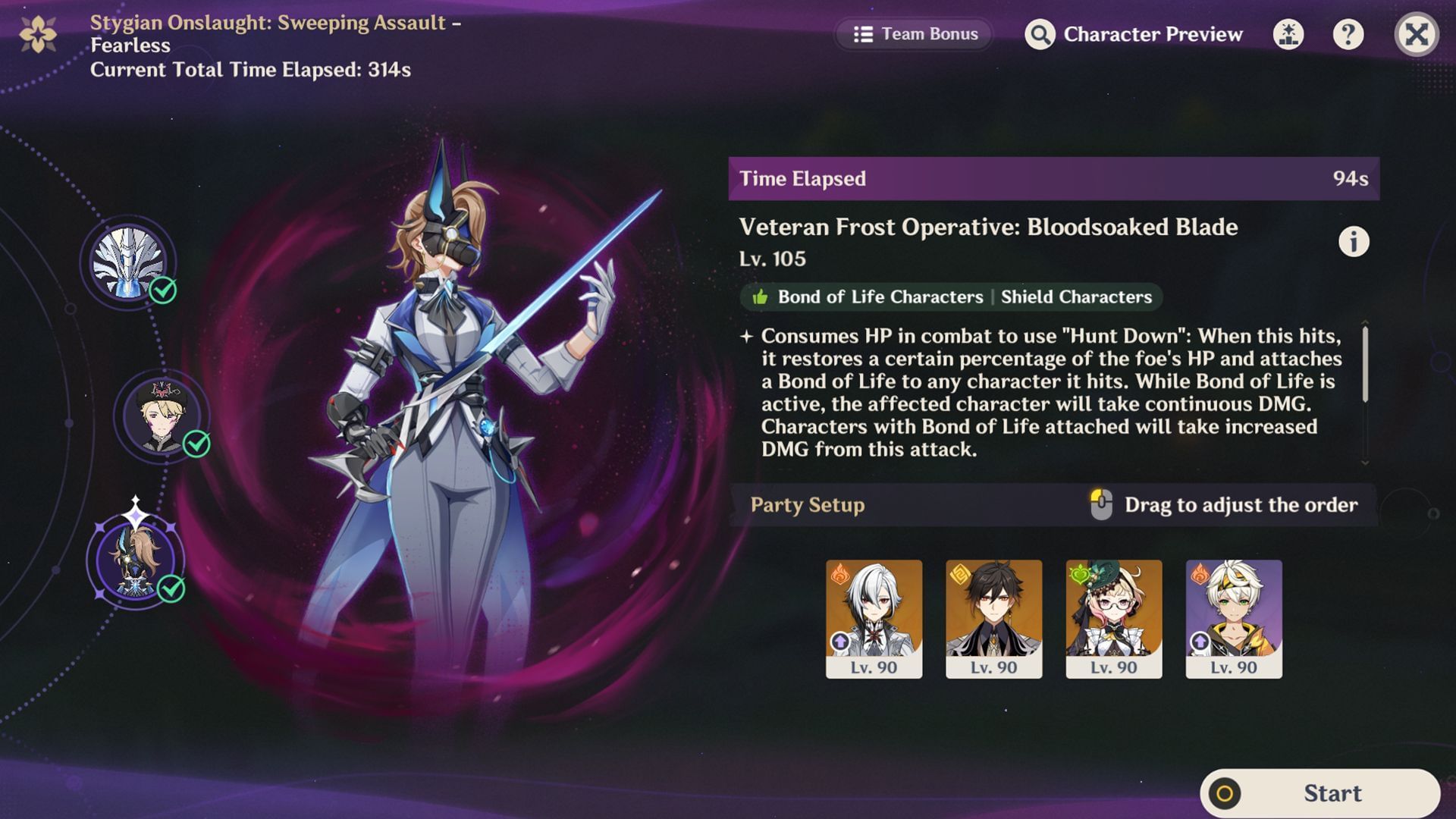Screen dimensions: 1456x819
Task: Select the co-op party icon next to help
Action: (1288, 34)
